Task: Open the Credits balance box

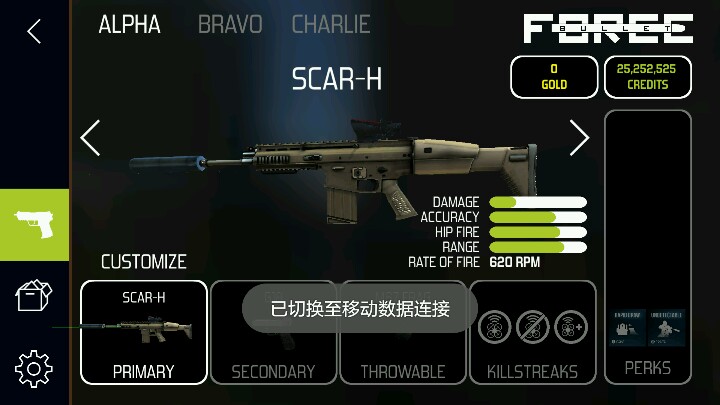Action: tap(648, 77)
